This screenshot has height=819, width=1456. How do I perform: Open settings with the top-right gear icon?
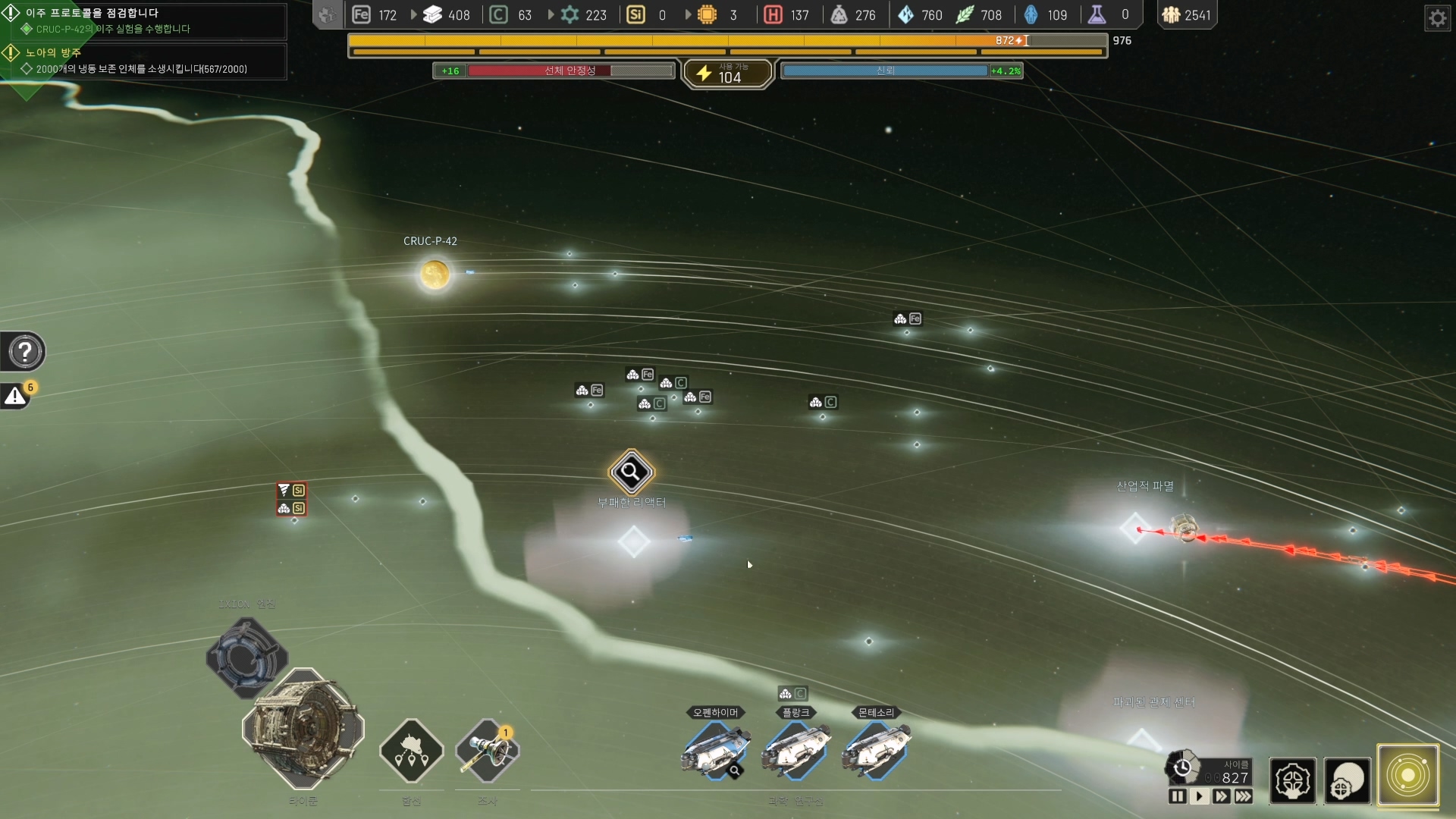(1437, 17)
